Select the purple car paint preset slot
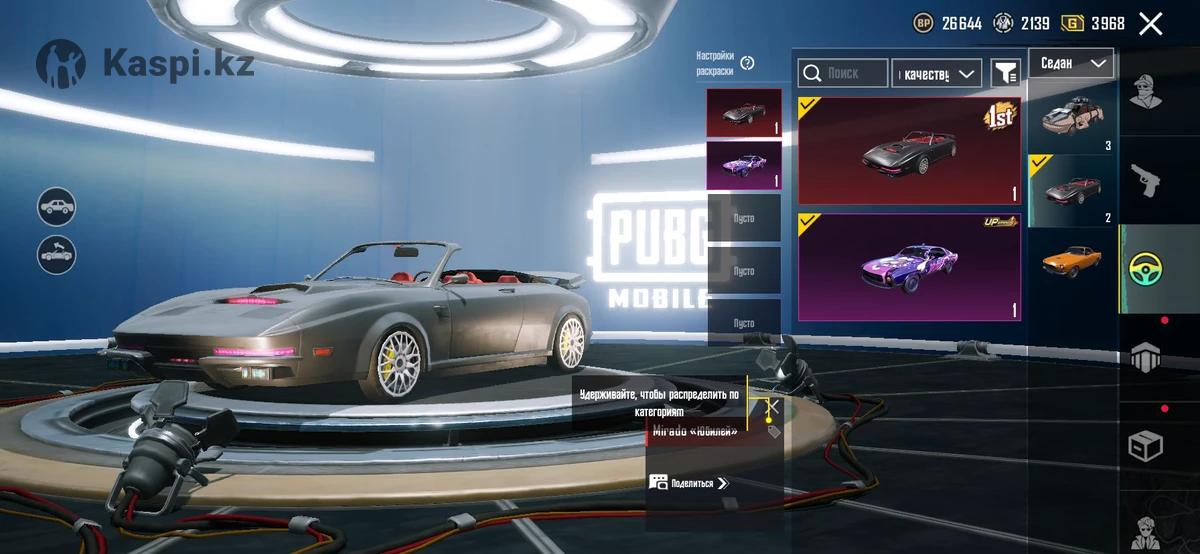The image size is (1200, 554). coord(744,165)
